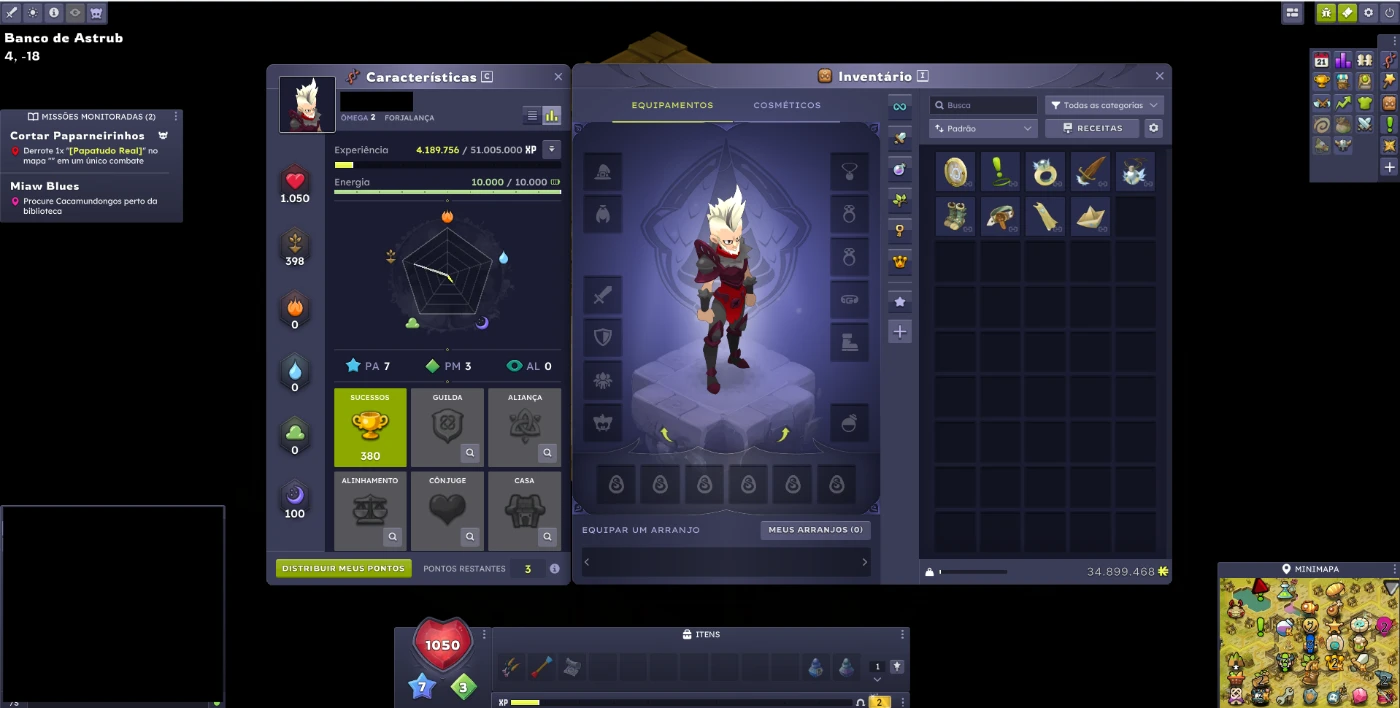Open the Todas as categorias dropdown
1400x708 pixels.
tap(1104, 105)
